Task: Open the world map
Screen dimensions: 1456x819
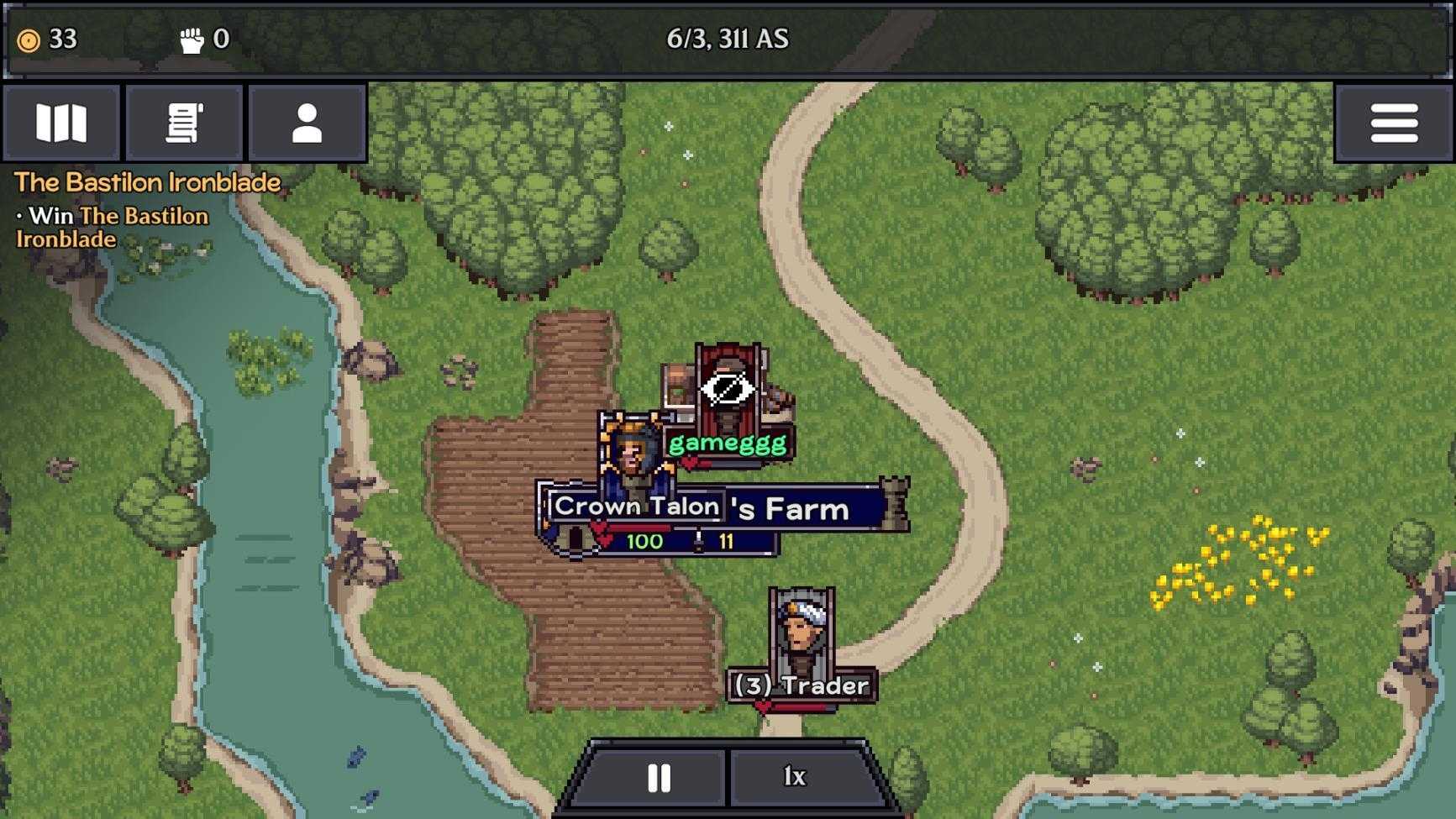Action: point(61,123)
